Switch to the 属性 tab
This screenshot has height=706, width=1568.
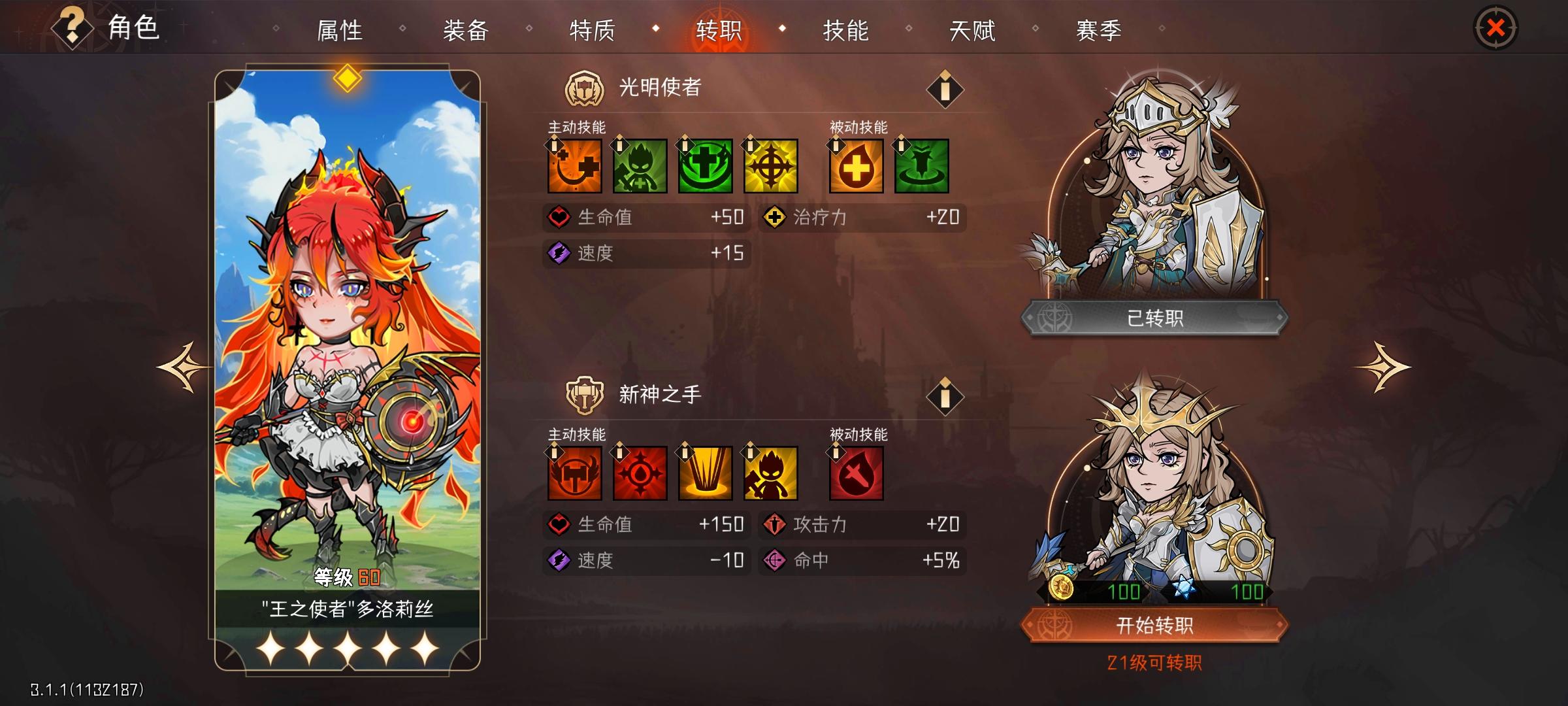click(x=338, y=29)
